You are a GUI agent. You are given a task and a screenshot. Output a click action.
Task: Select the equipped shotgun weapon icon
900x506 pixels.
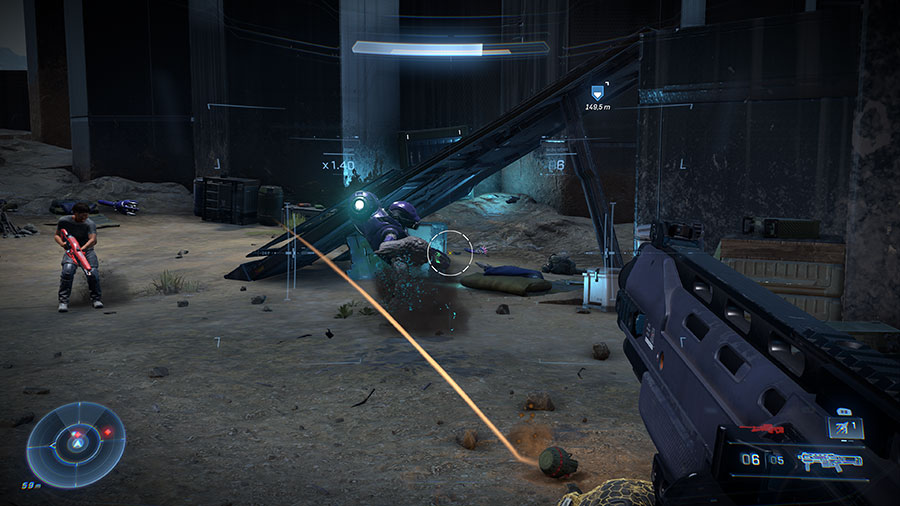pyautogui.click(x=829, y=462)
